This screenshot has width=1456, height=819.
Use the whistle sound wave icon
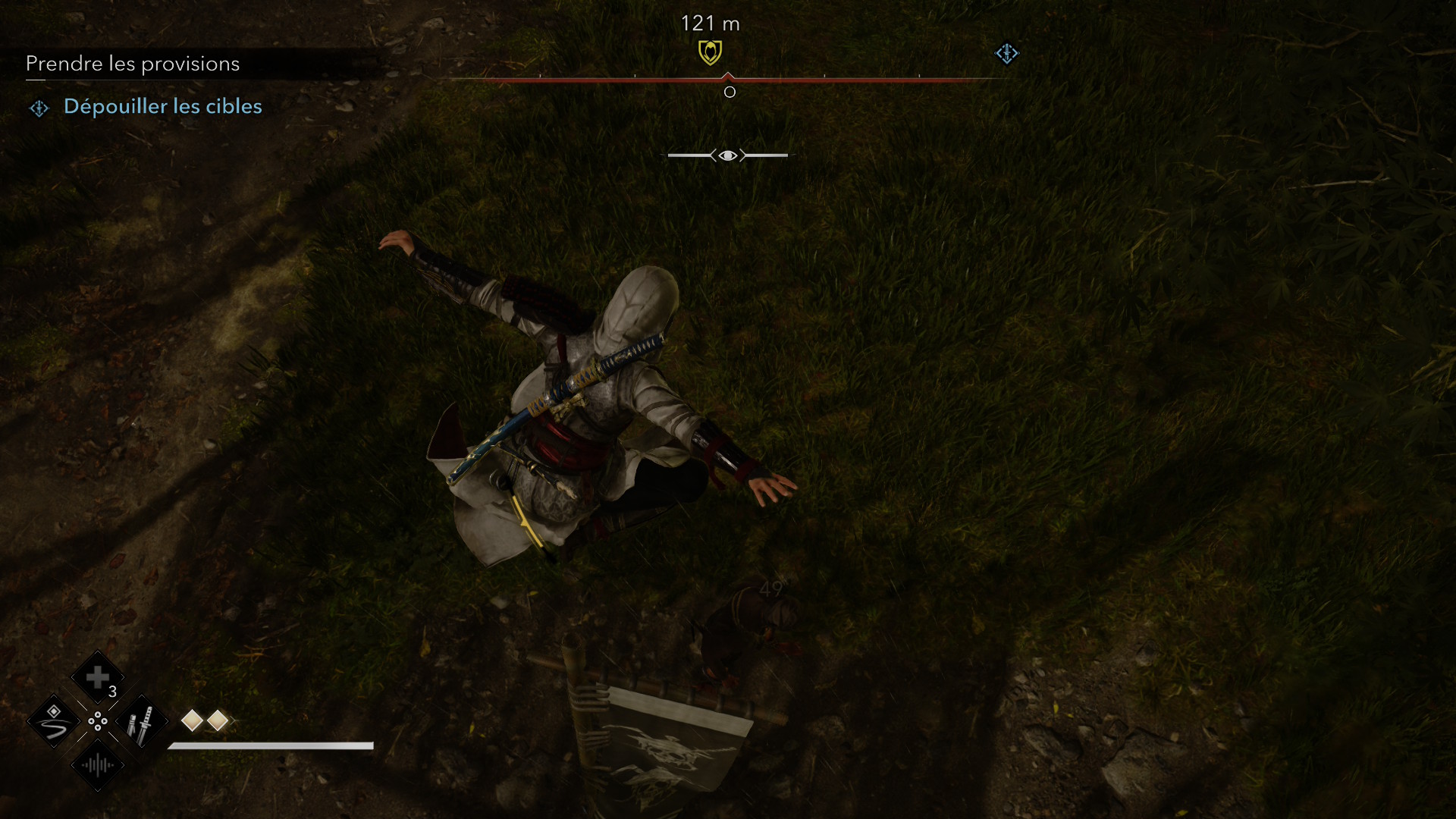coord(98,764)
